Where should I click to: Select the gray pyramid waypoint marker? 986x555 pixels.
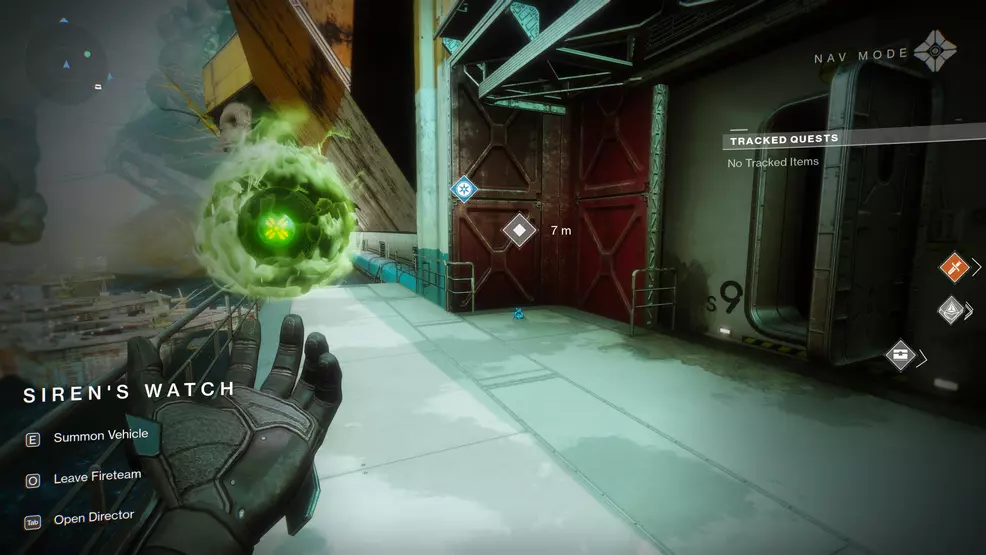[950, 310]
